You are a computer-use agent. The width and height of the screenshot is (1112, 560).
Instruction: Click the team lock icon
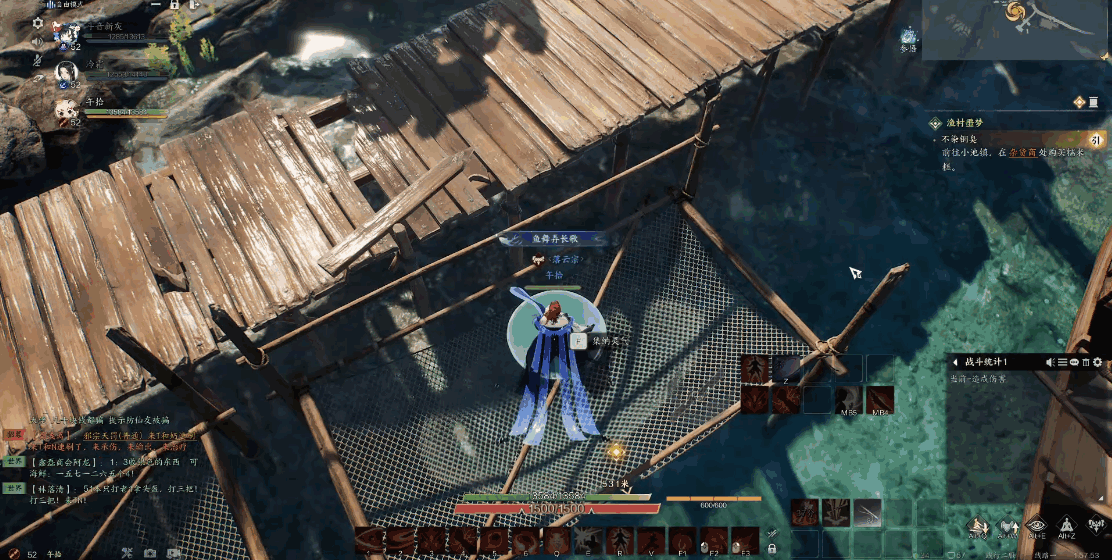point(174,5)
